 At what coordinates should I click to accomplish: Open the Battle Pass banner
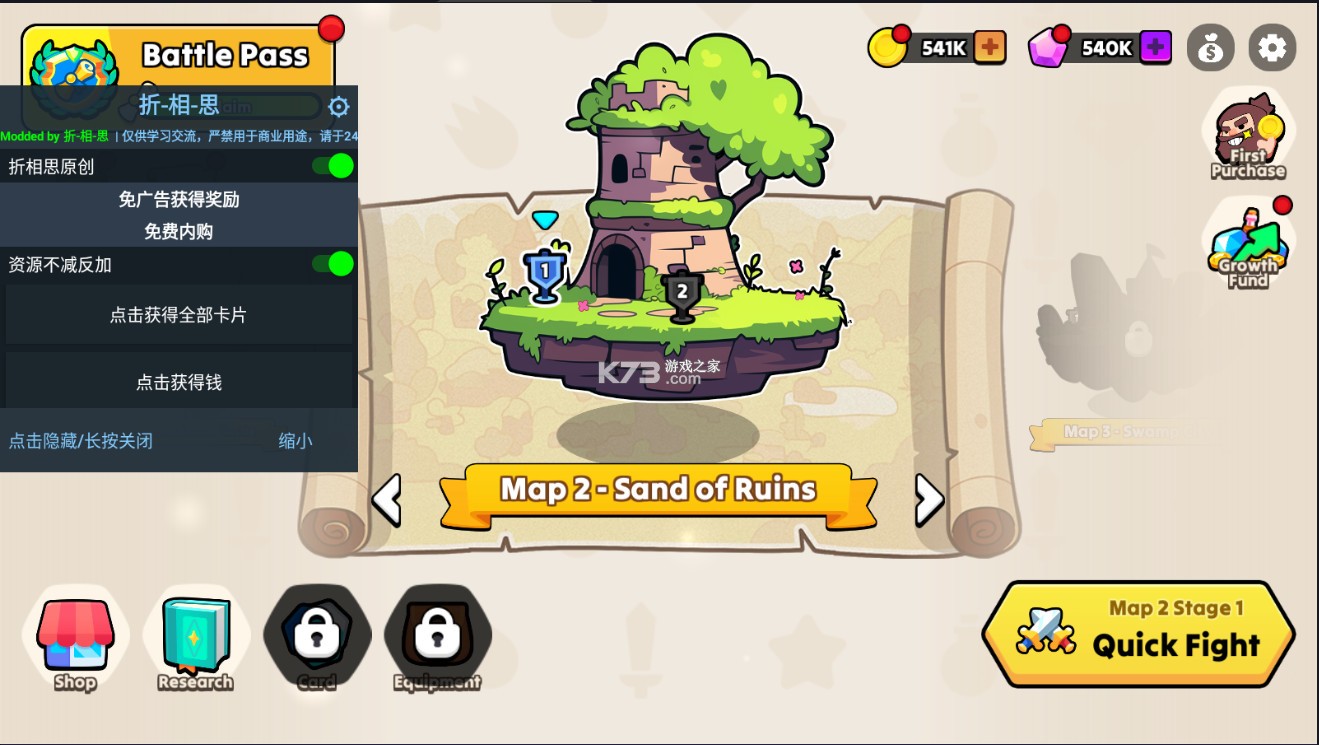[x=225, y=55]
